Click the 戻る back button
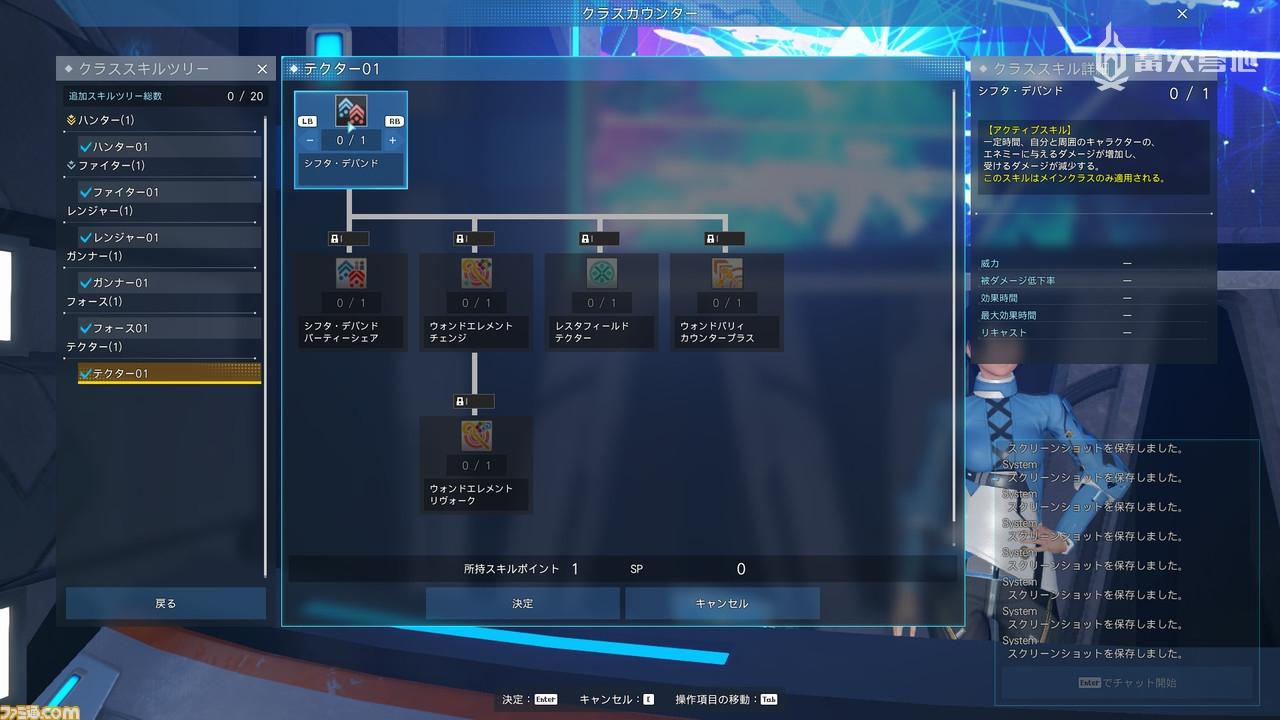The width and height of the screenshot is (1280, 720). 165,603
